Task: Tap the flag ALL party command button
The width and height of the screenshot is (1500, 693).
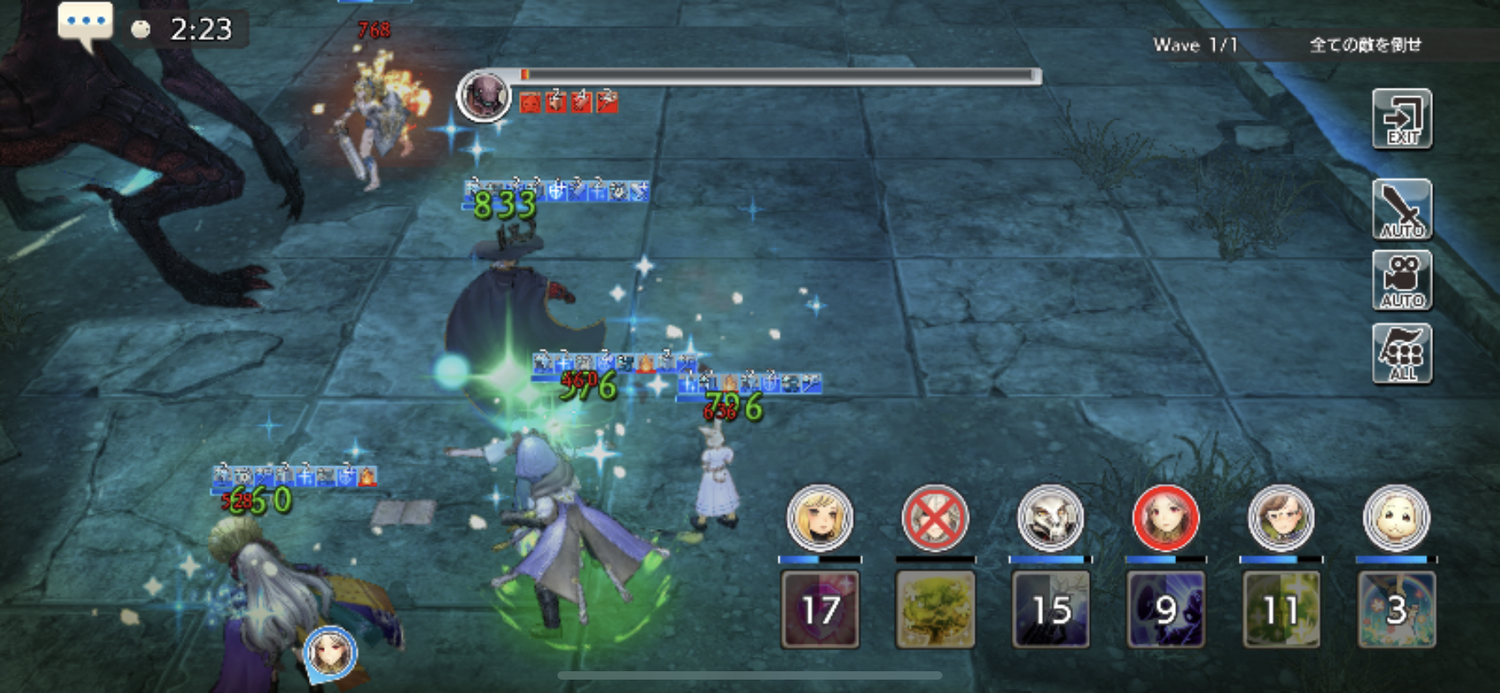Action: tap(1402, 354)
